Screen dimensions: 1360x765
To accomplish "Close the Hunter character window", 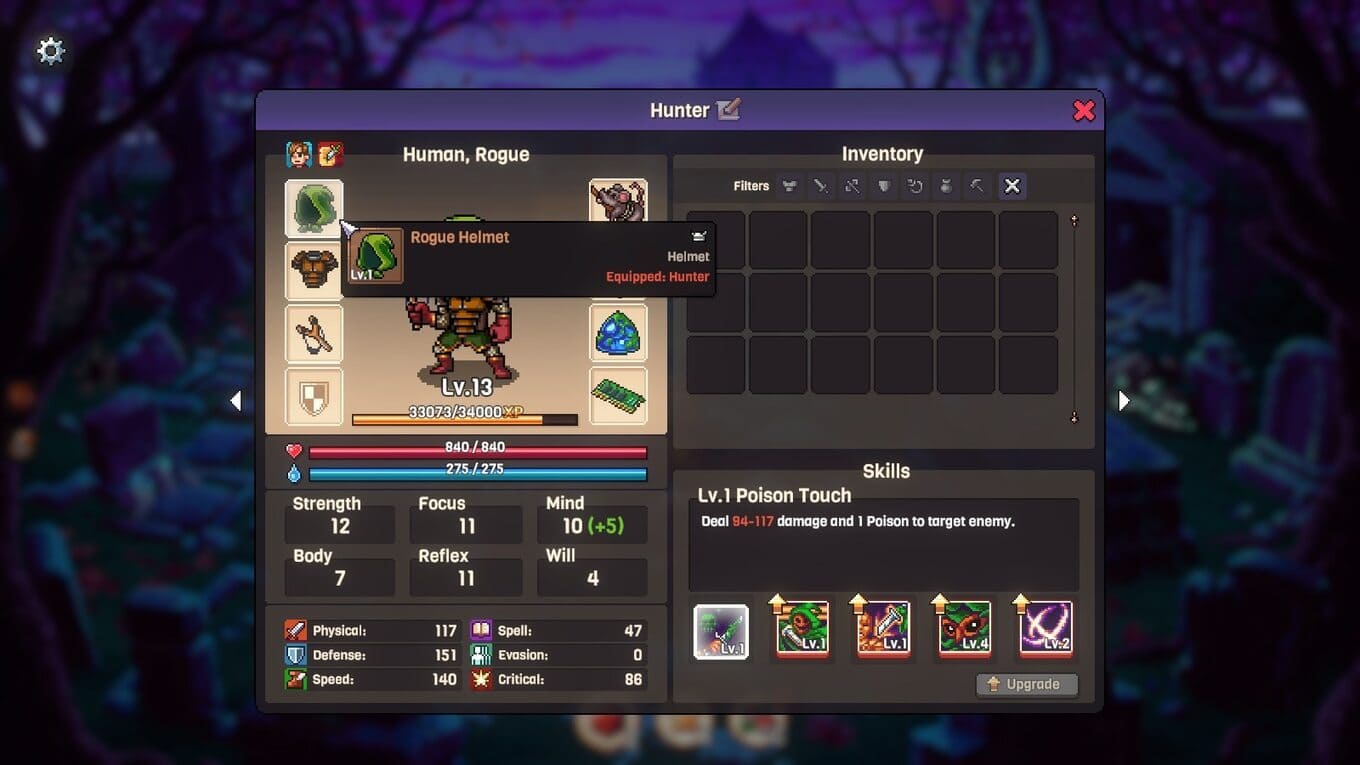I will pos(1083,111).
